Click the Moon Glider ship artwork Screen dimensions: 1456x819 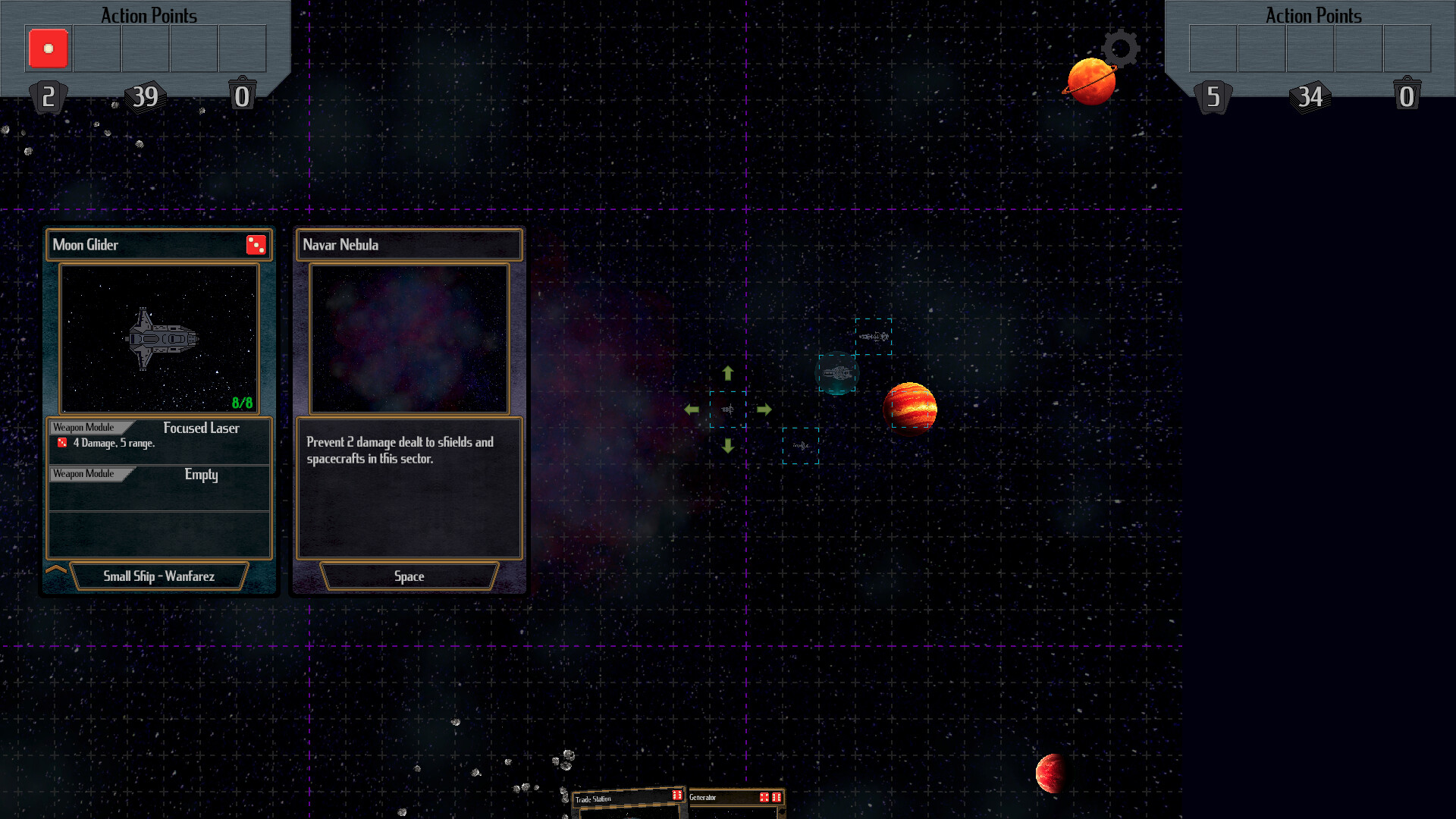pyautogui.click(x=158, y=337)
